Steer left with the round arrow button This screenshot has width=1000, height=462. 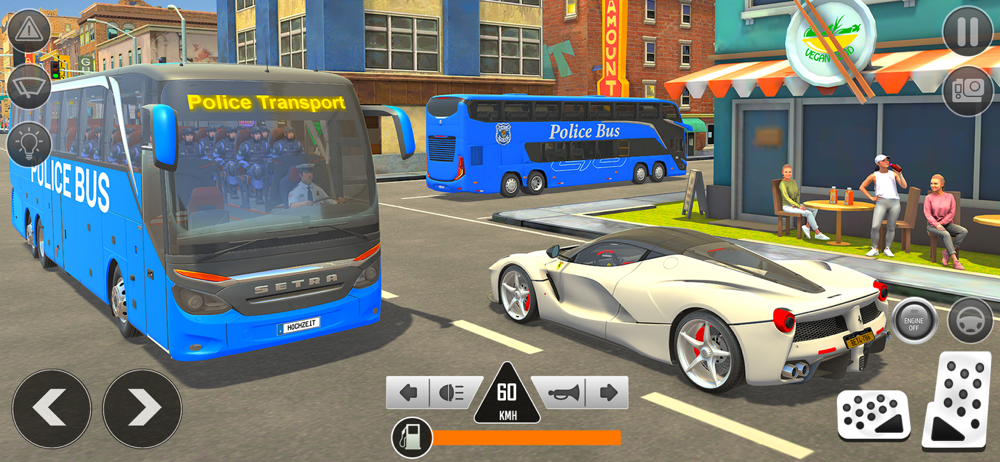tap(51, 408)
